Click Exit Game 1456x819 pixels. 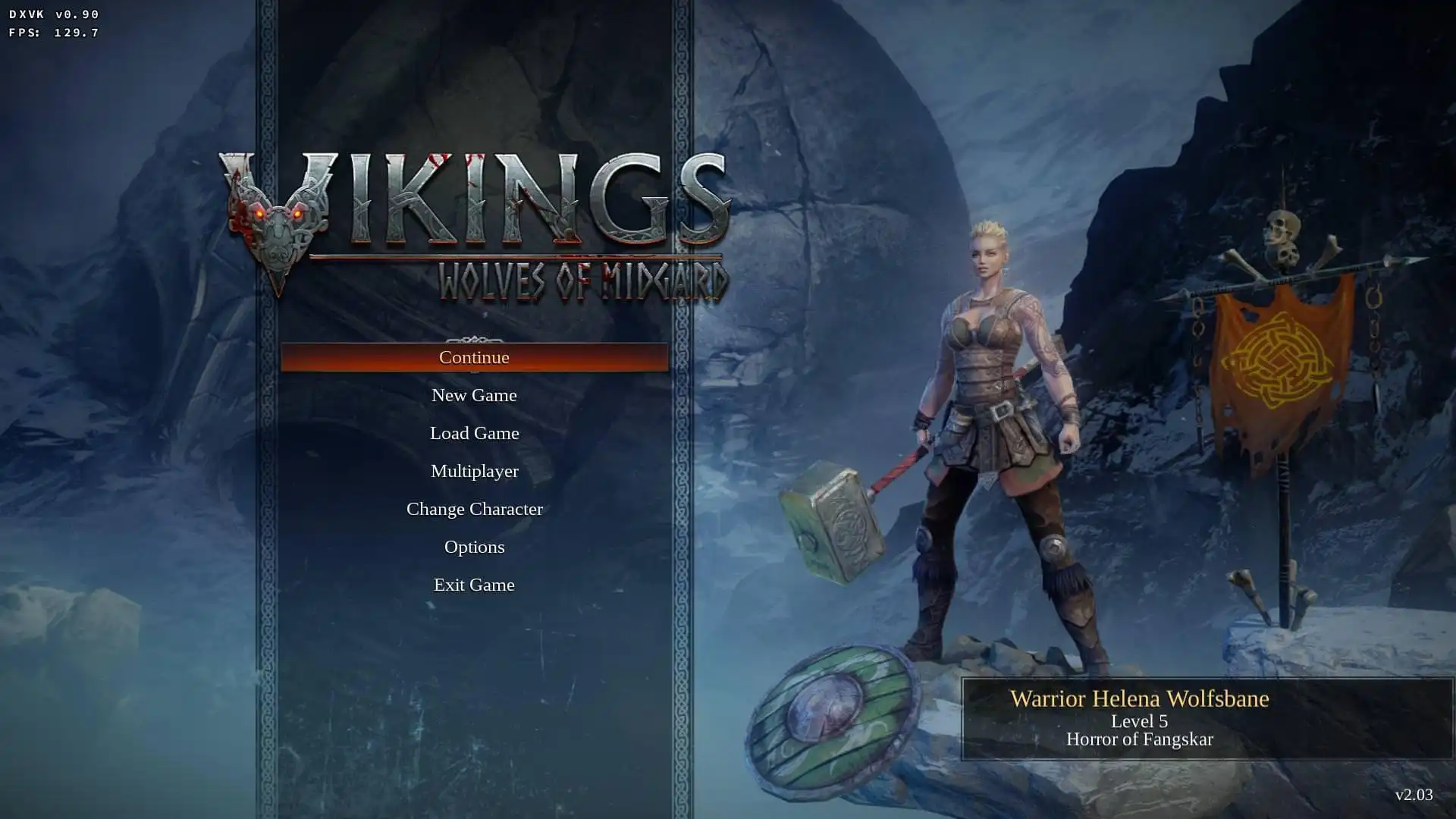pos(474,585)
